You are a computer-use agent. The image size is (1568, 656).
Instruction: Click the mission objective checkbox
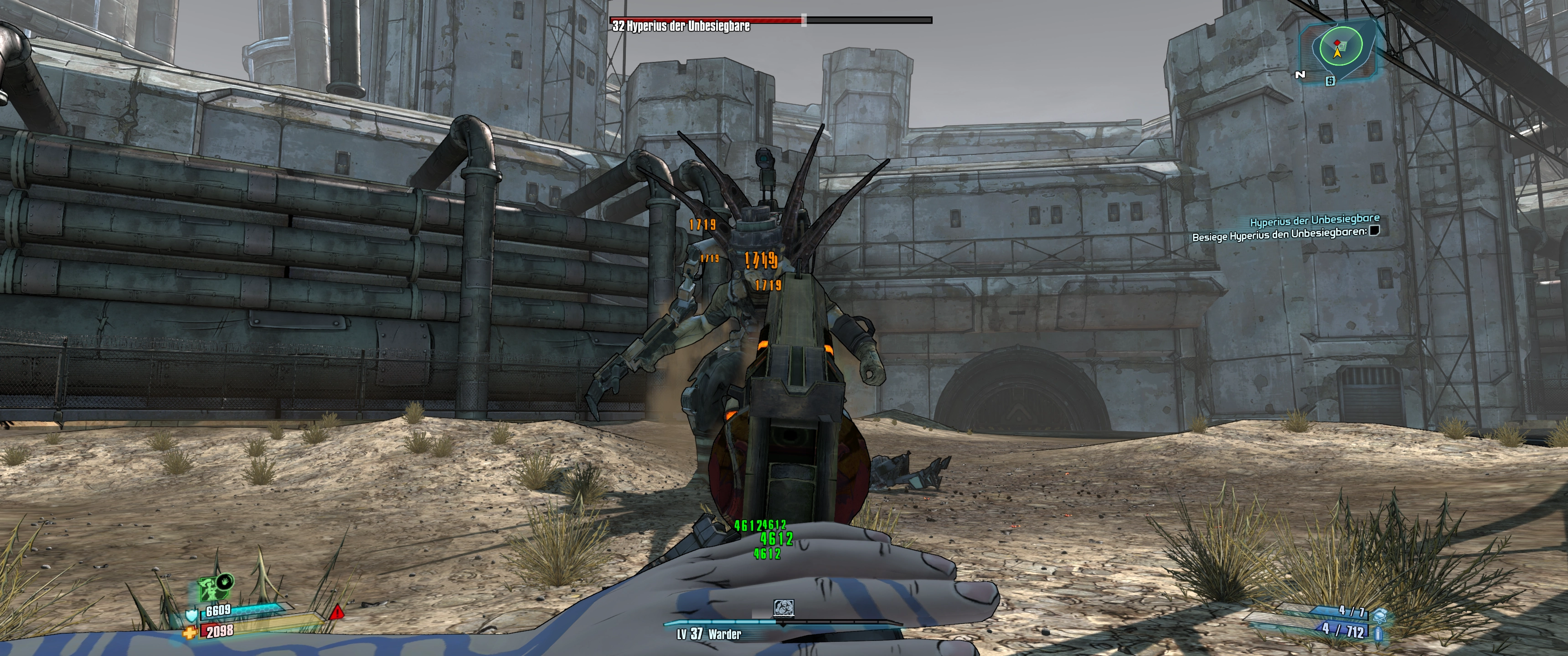[1374, 231]
